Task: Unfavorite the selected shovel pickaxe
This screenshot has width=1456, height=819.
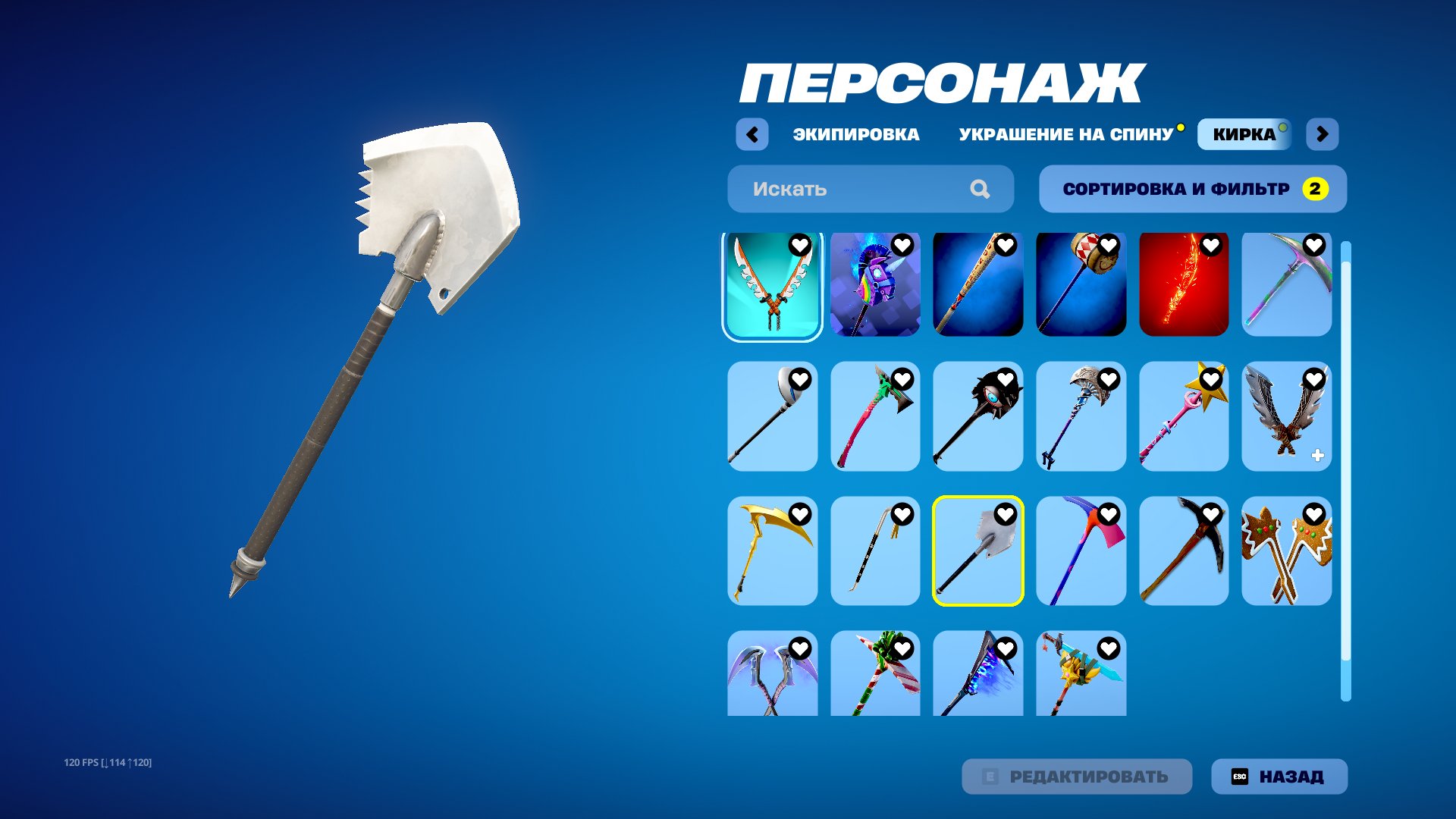Action: click(1006, 513)
